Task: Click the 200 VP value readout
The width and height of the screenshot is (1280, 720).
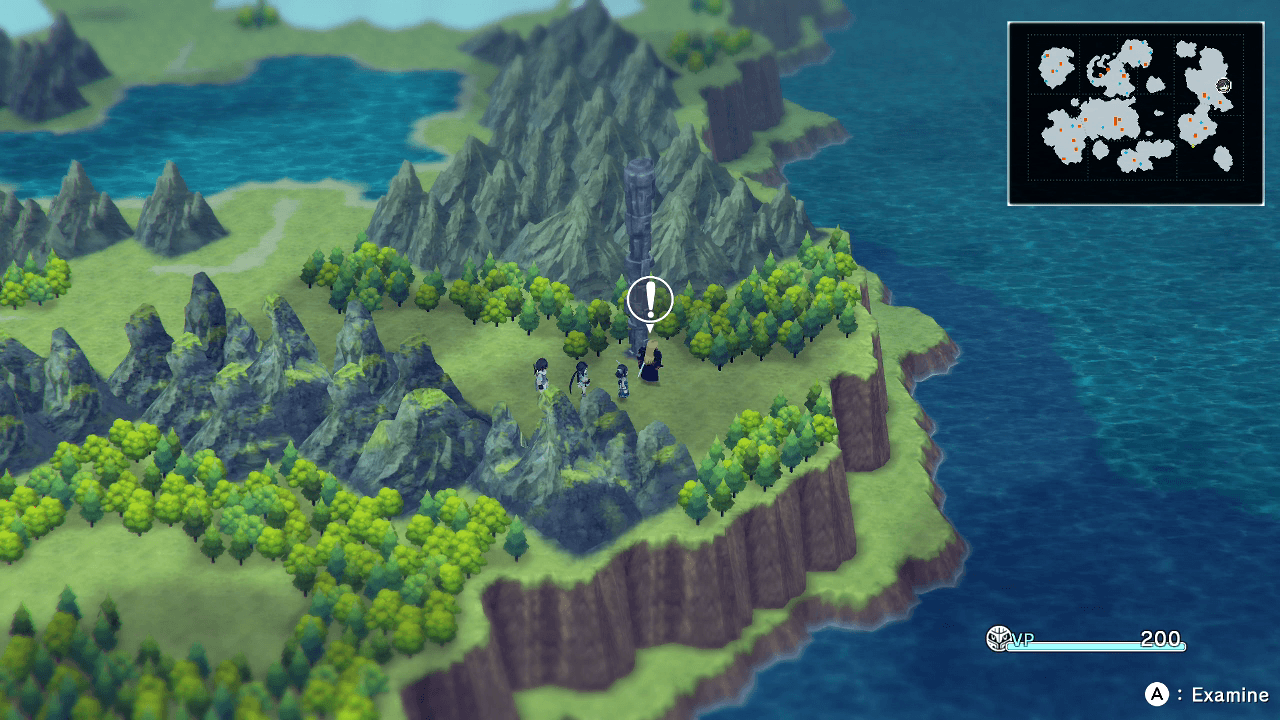Action: tap(1161, 638)
